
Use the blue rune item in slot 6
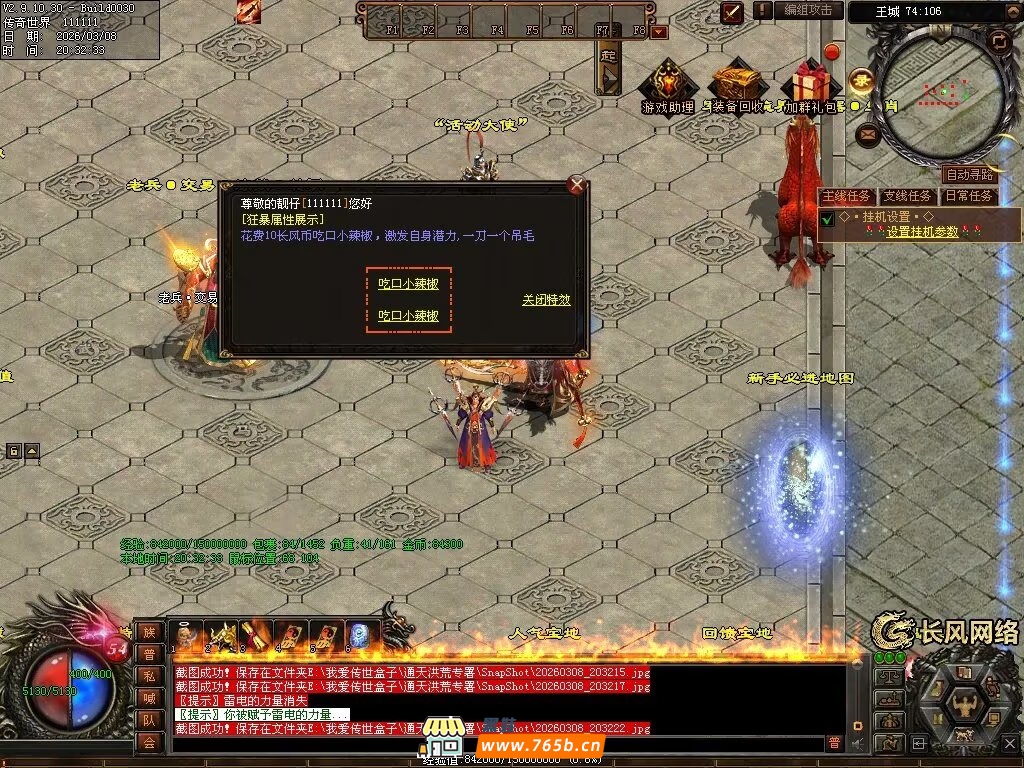(x=359, y=634)
